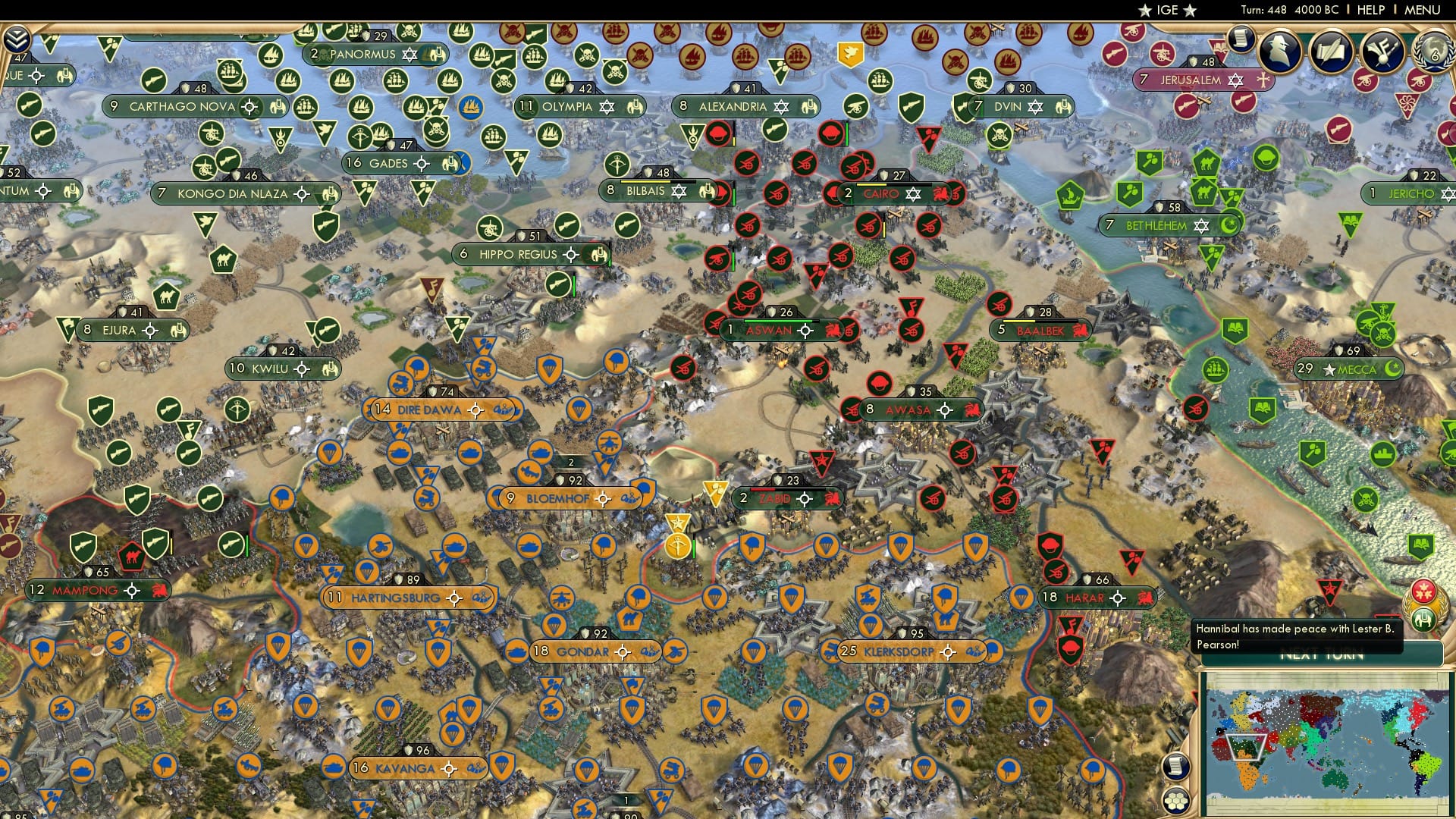Click the elephant unit icon on Carthago Nova's banner
This screenshot has width=1456, height=819.
point(279,107)
